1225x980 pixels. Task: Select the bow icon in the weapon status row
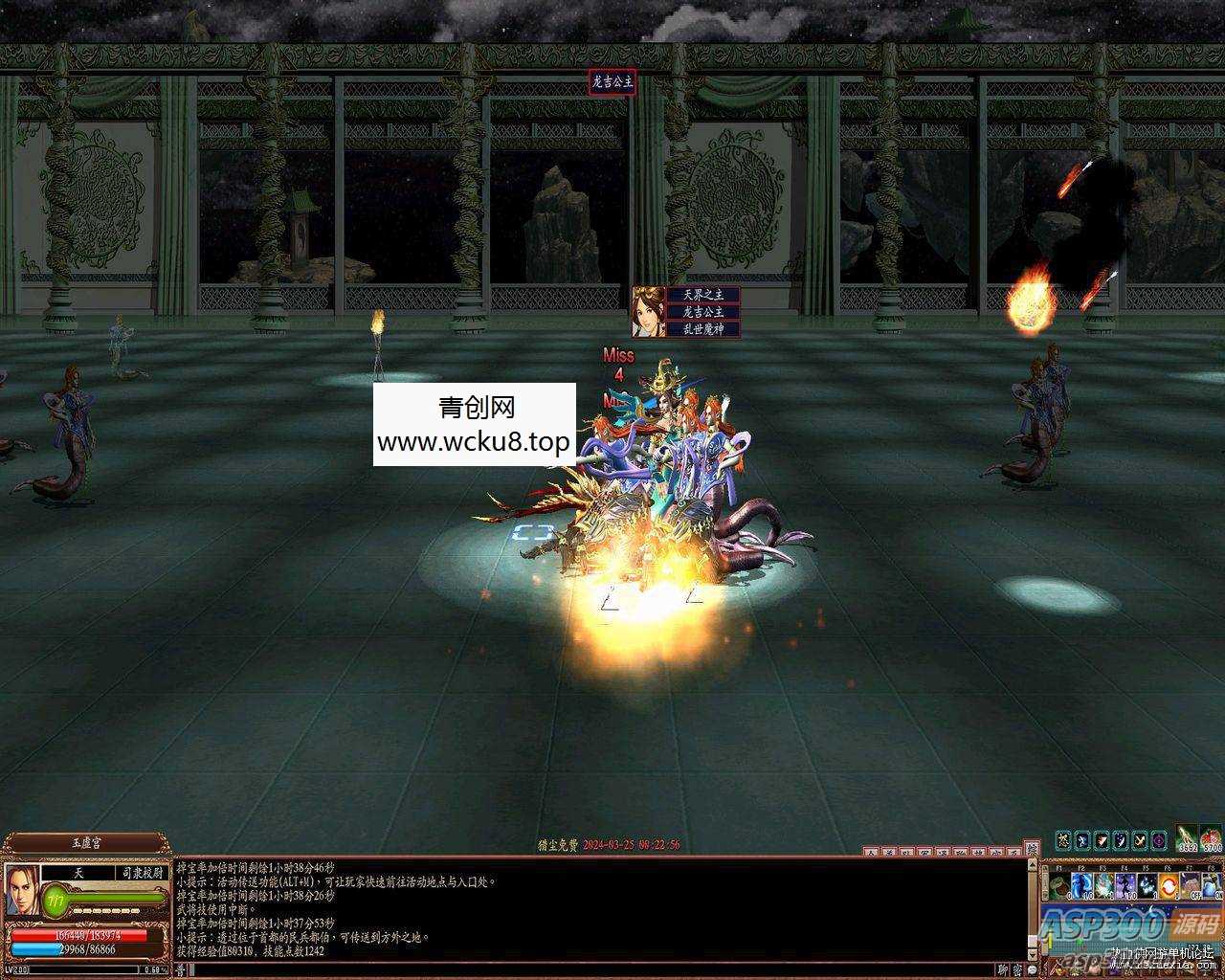point(1140,840)
